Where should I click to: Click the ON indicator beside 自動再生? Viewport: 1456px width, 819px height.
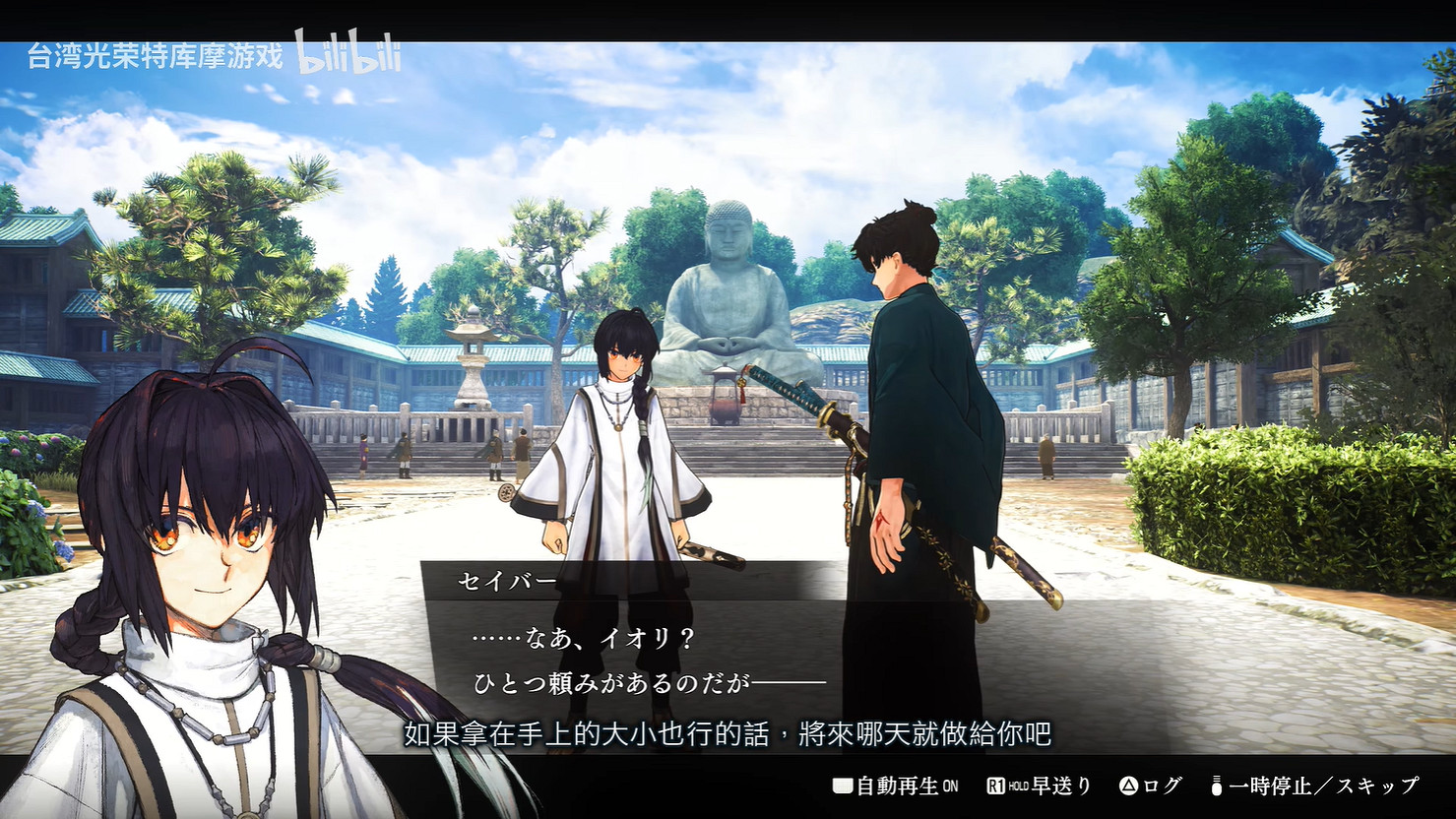(x=949, y=786)
